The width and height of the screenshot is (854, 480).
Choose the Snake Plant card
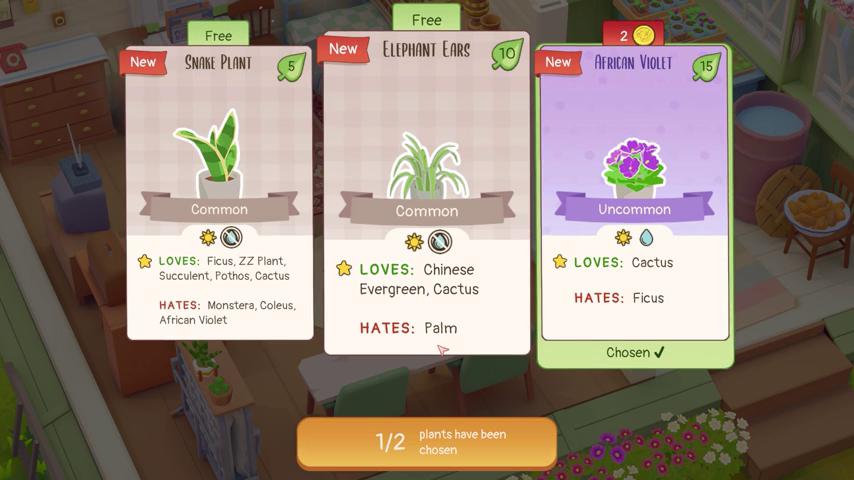pos(219,190)
